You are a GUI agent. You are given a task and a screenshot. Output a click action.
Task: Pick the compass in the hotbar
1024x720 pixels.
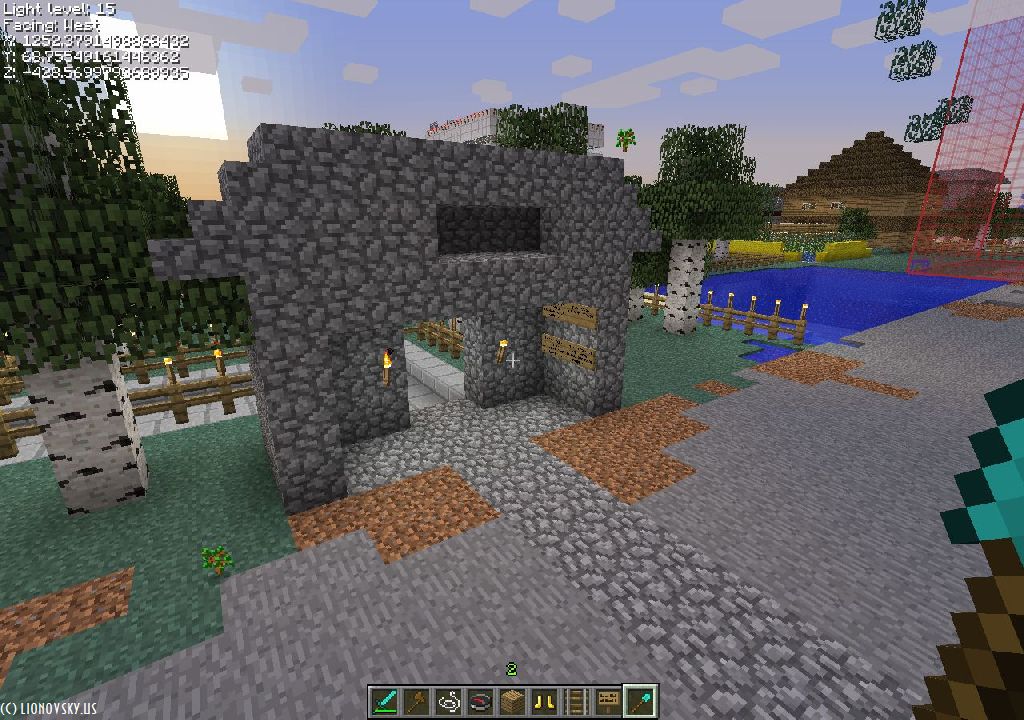[481, 701]
